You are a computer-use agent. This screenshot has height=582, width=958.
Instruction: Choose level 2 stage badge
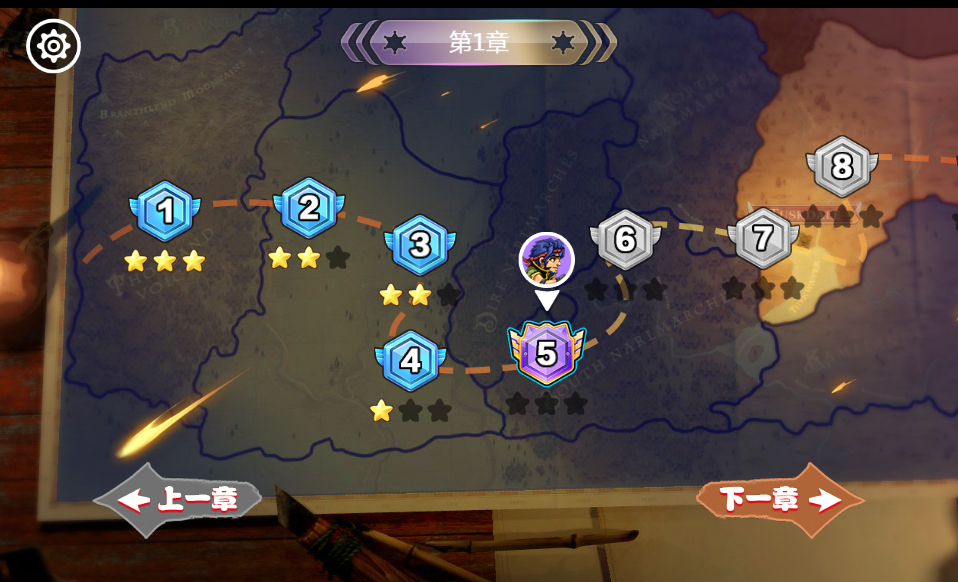pyautogui.click(x=308, y=208)
